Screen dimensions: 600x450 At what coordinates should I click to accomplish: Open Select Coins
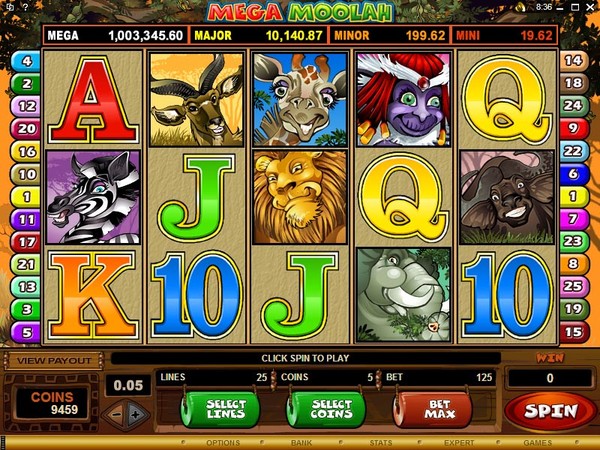point(325,410)
